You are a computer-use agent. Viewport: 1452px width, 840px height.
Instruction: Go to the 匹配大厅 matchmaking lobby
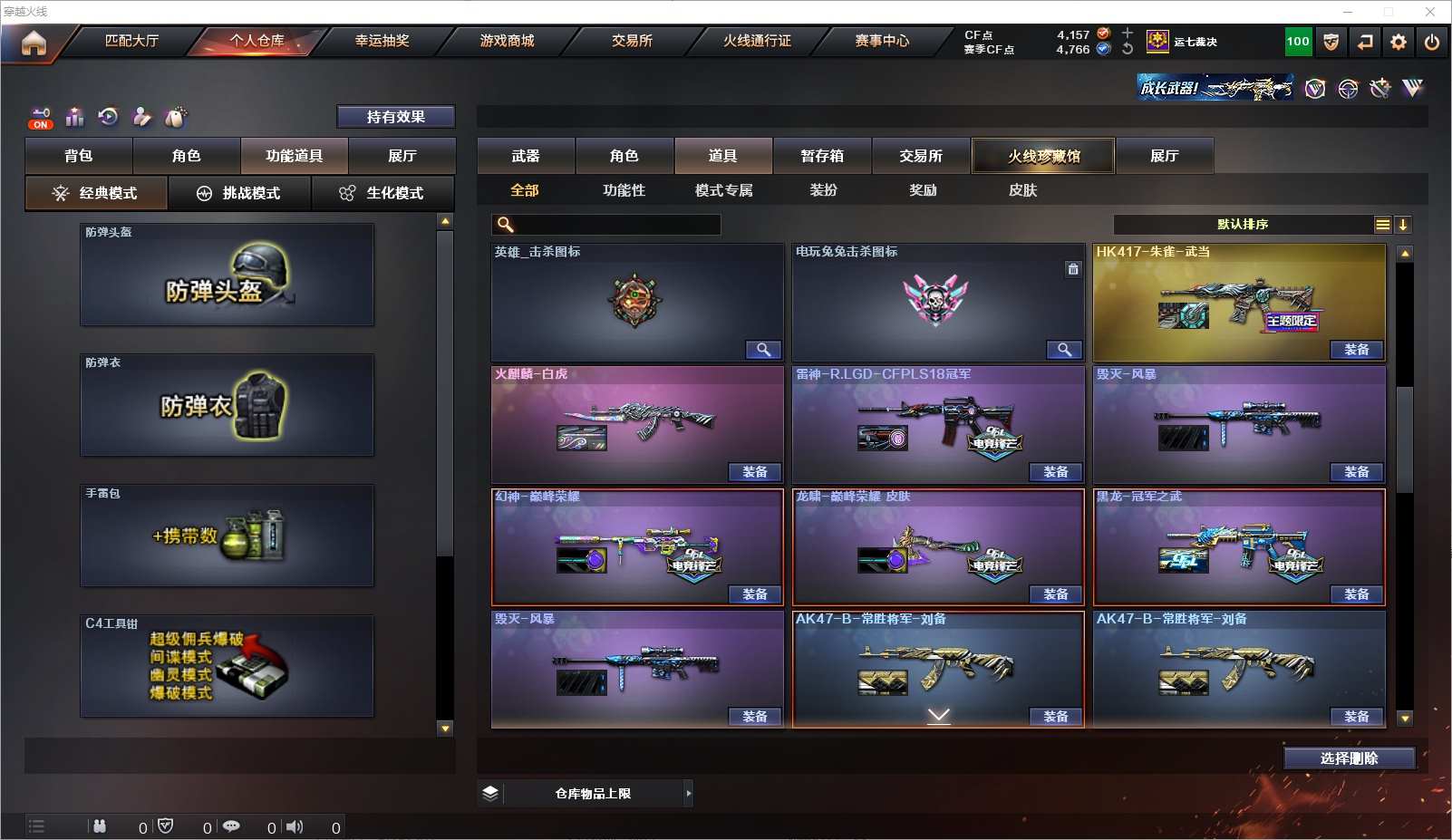click(131, 41)
